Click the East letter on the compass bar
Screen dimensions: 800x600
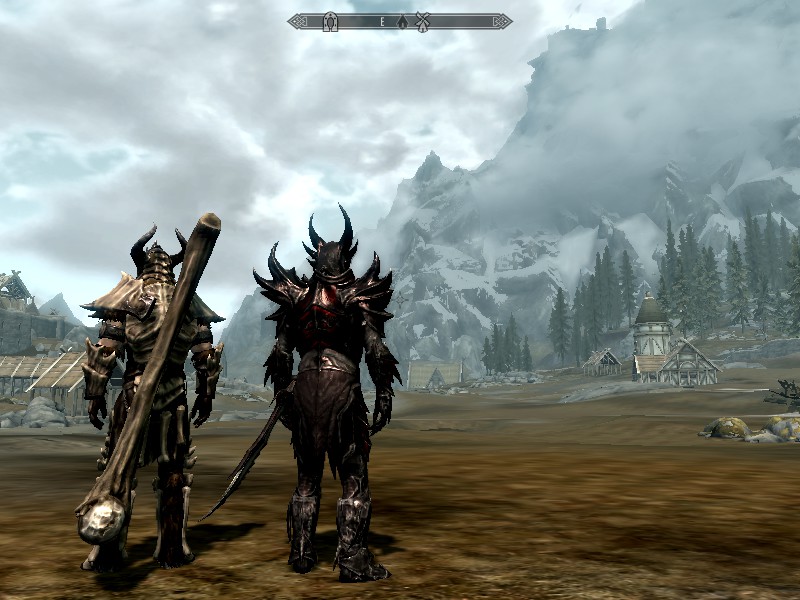coord(381,21)
